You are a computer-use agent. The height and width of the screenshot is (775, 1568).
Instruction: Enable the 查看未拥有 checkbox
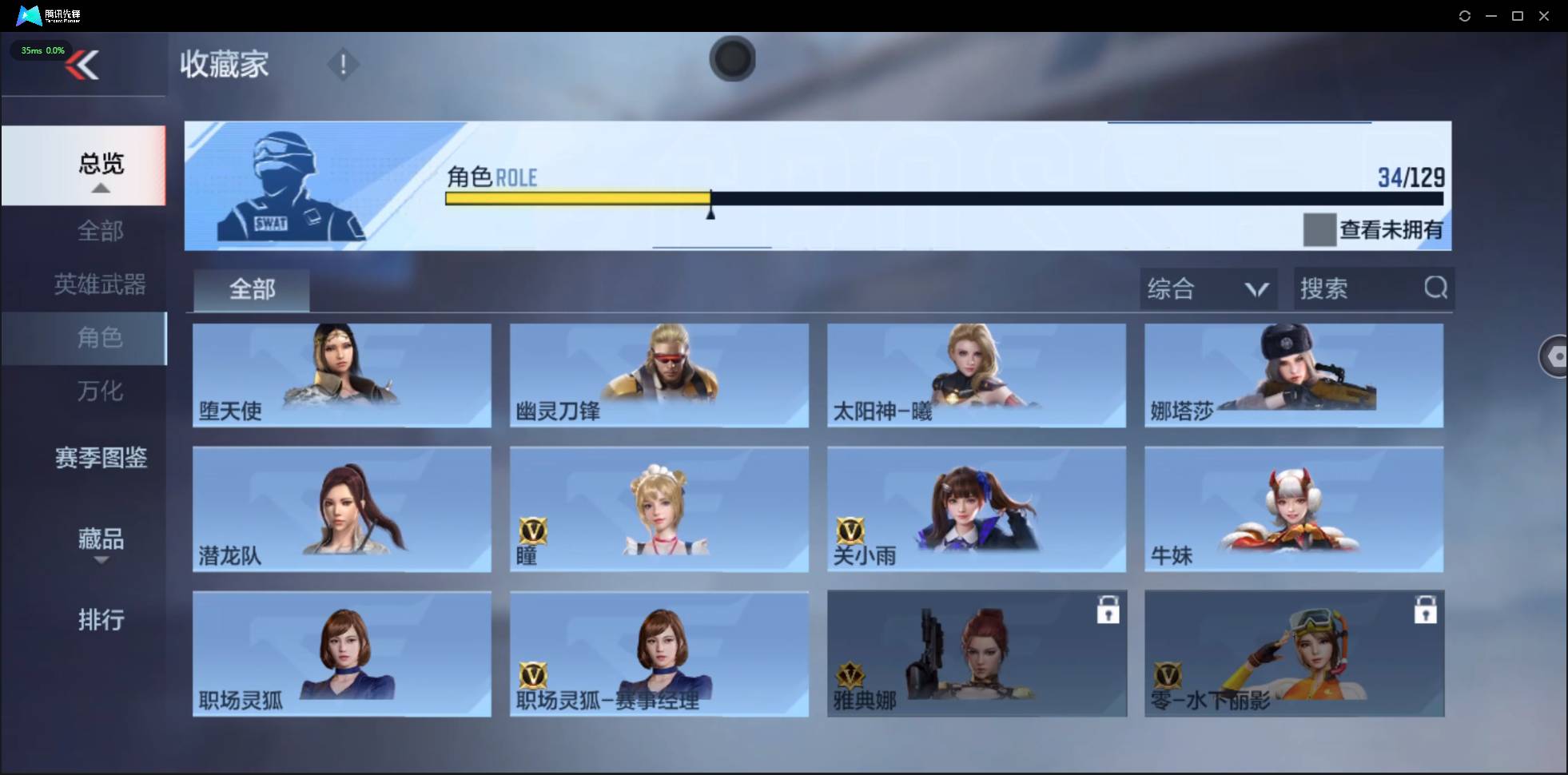point(1320,230)
